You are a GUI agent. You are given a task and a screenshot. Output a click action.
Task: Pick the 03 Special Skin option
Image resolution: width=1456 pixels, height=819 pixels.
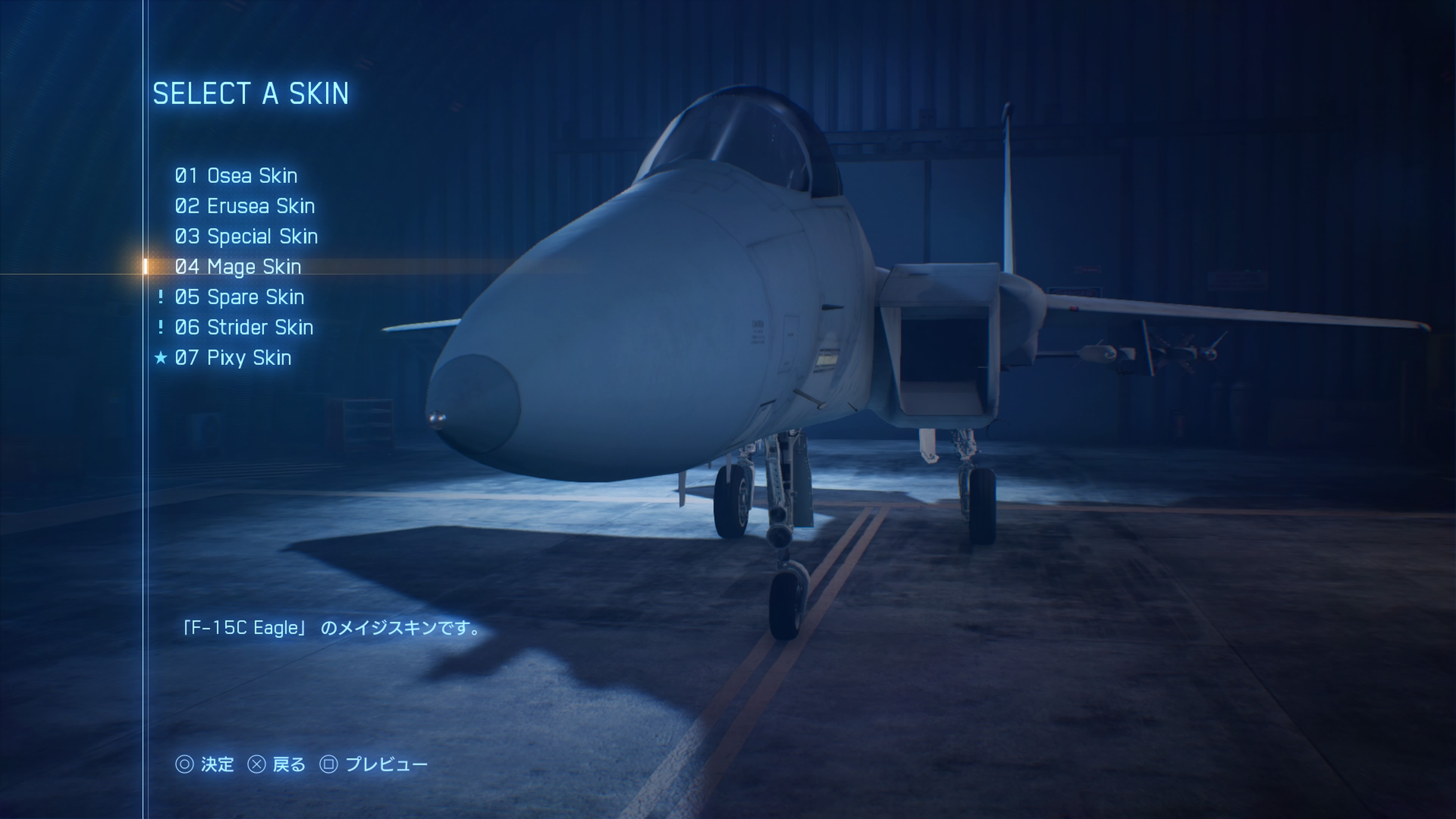246,236
